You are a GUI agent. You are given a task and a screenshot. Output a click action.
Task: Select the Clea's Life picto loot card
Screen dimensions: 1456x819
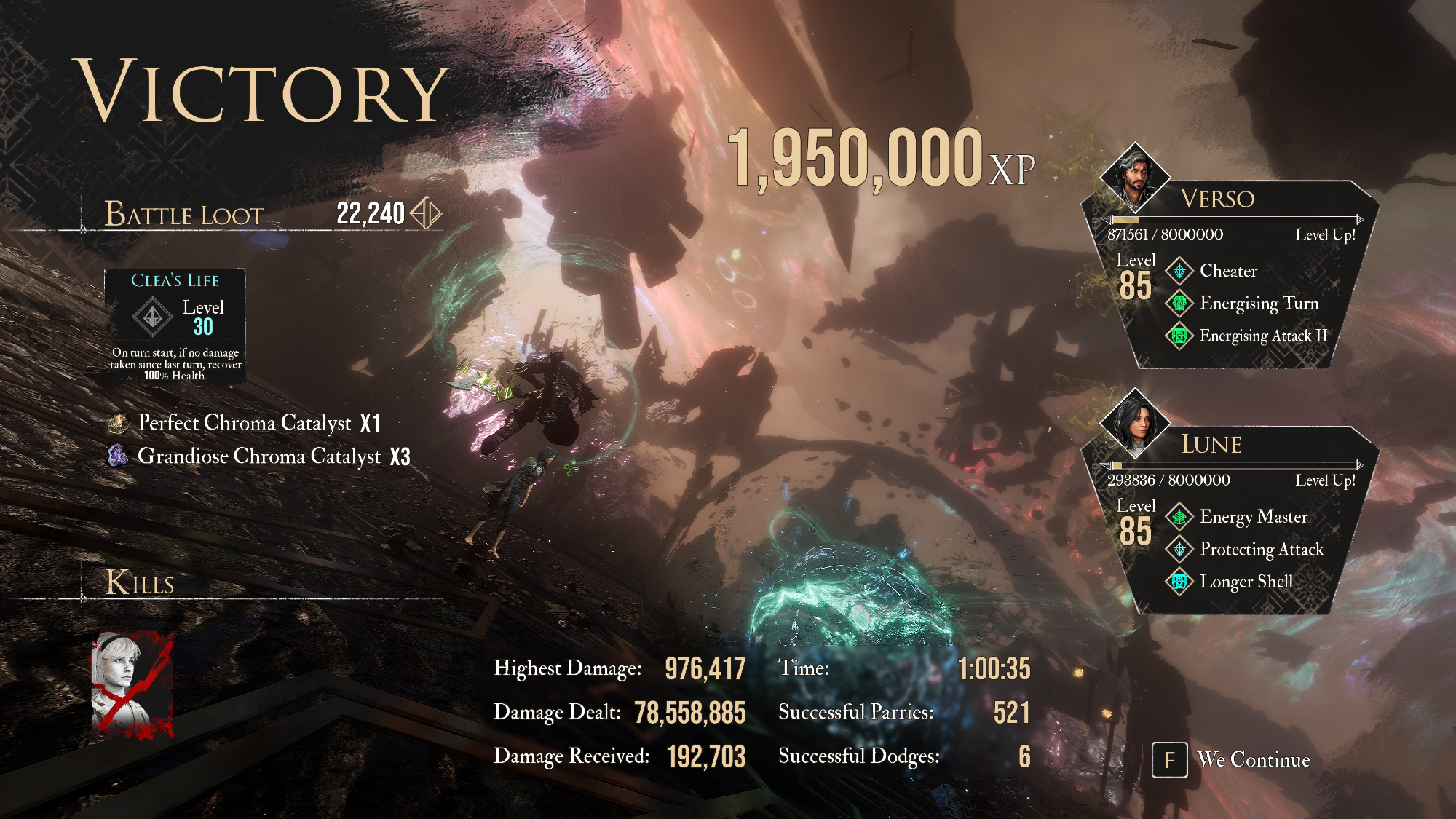(175, 326)
